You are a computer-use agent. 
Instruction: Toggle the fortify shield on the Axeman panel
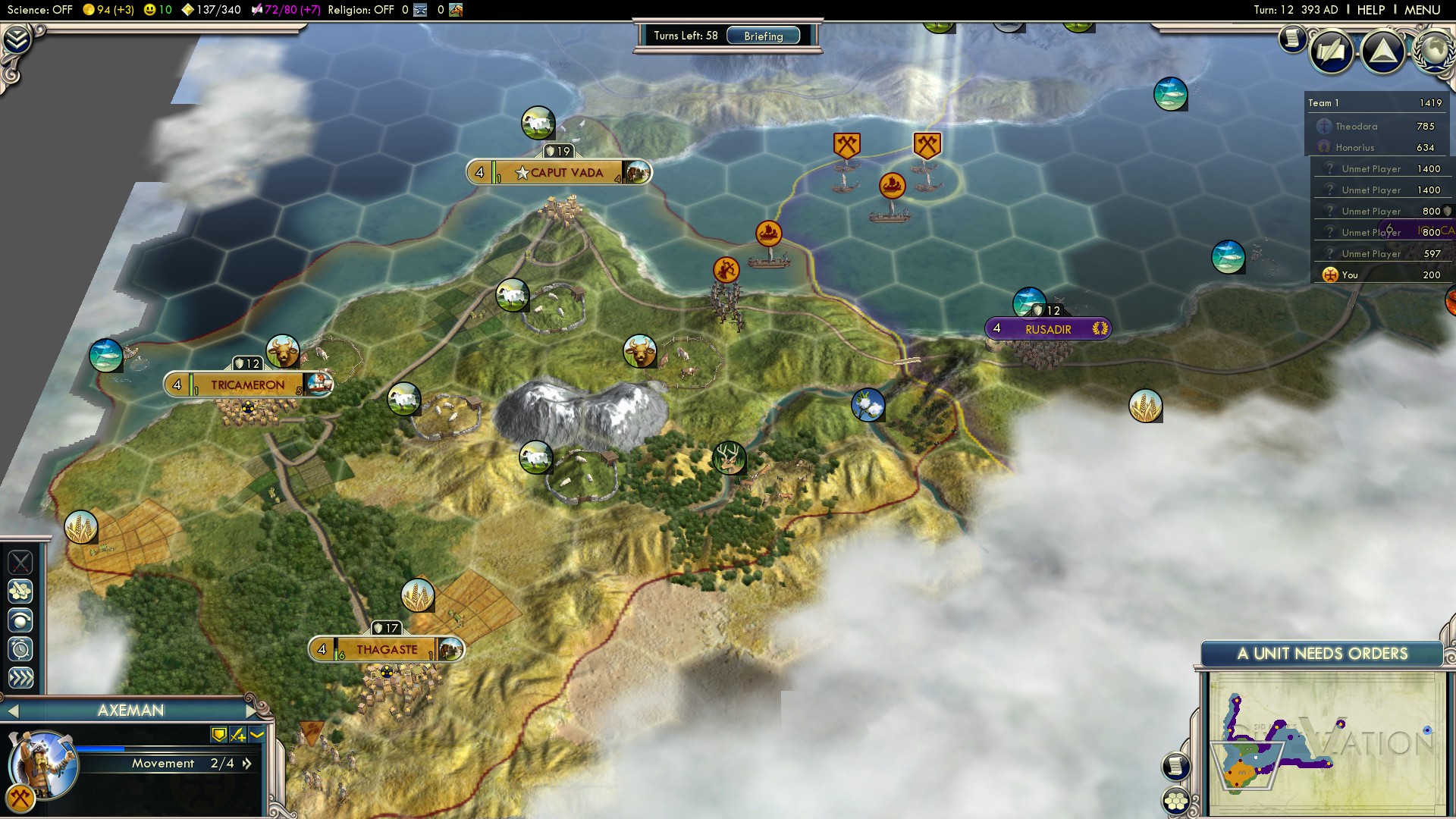click(218, 735)
